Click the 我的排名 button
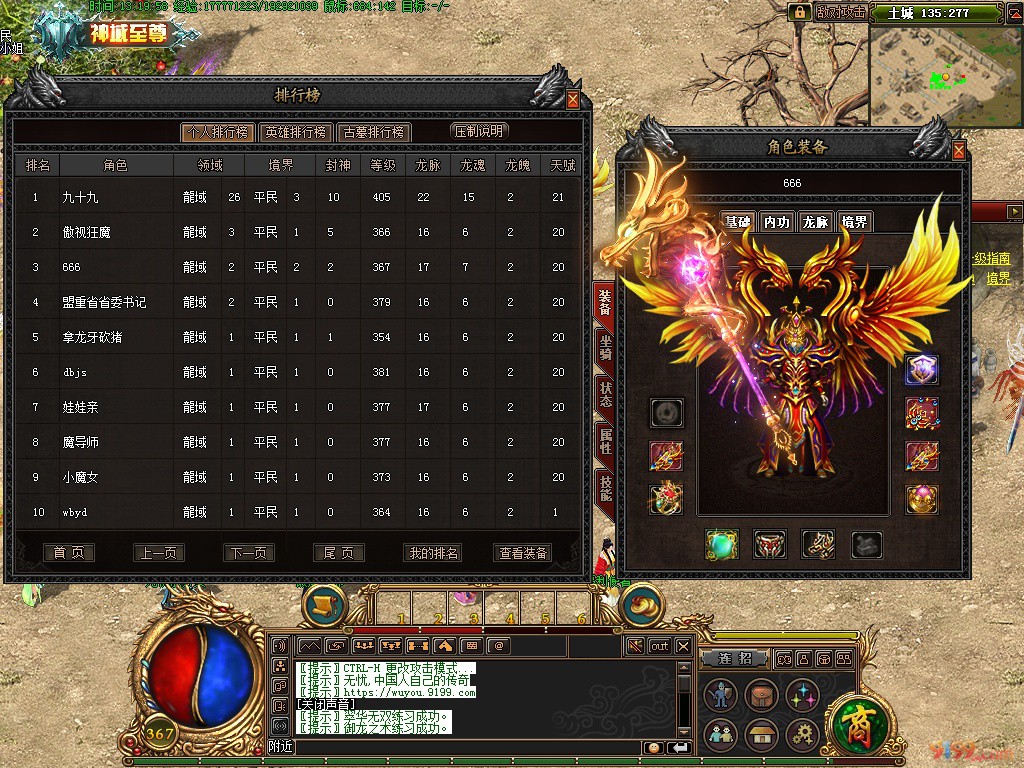1024x768 pixels. (433, 553)
